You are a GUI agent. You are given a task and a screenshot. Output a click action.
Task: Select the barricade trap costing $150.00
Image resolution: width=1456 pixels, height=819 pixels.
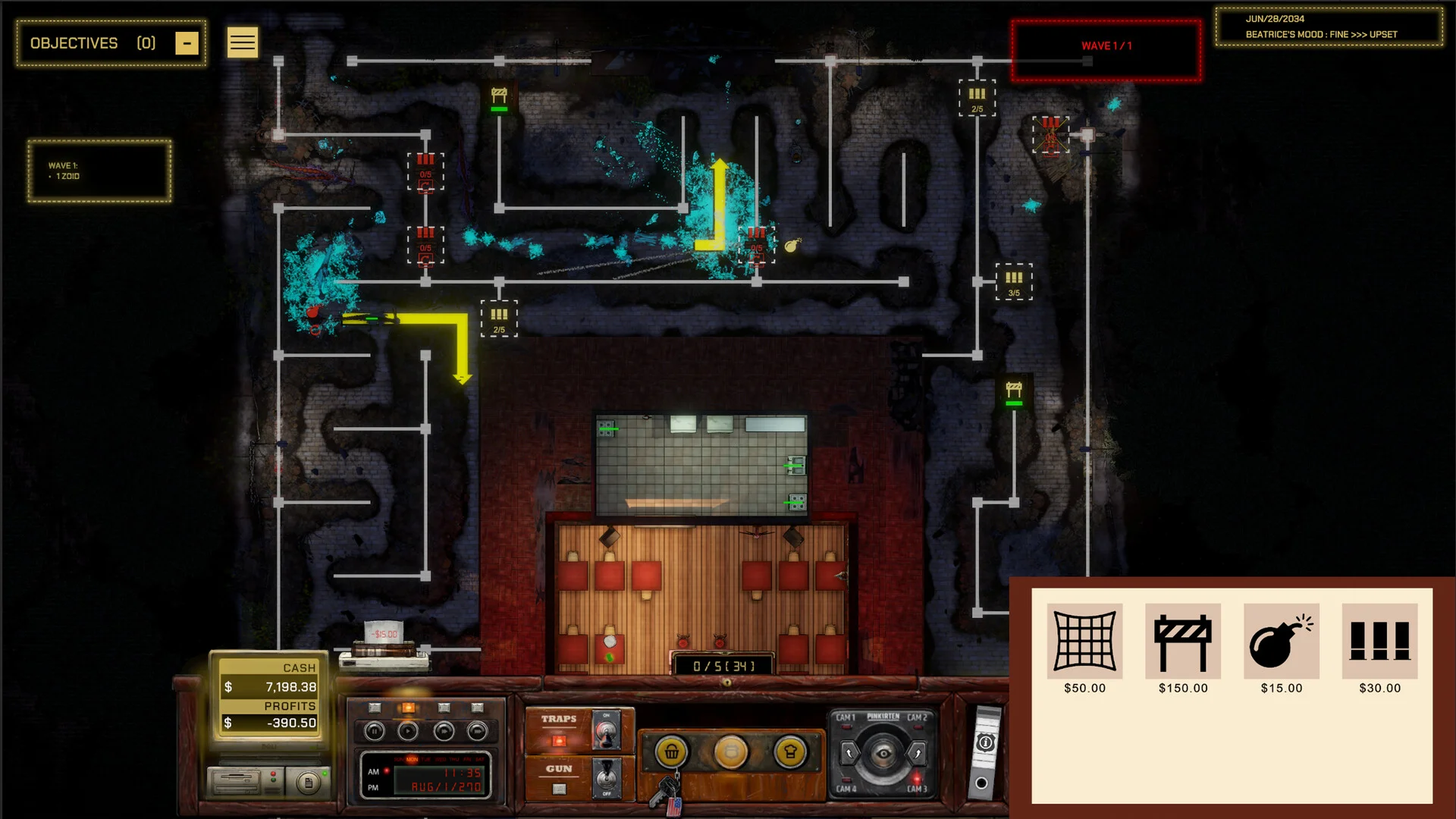[x=1182, y=642]
